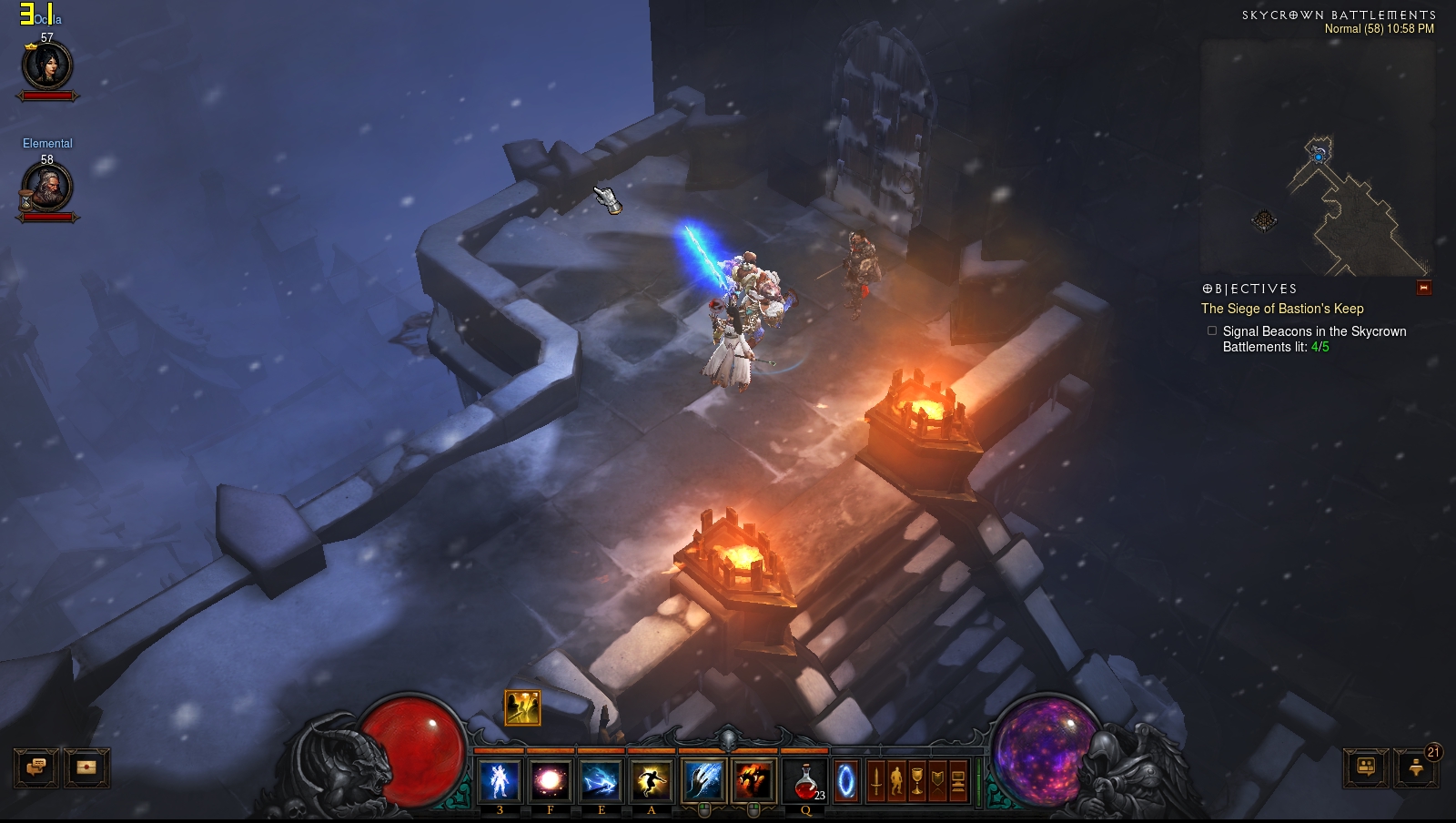Click the Skycrown Battlements minimap

[x=1317, y=157]
